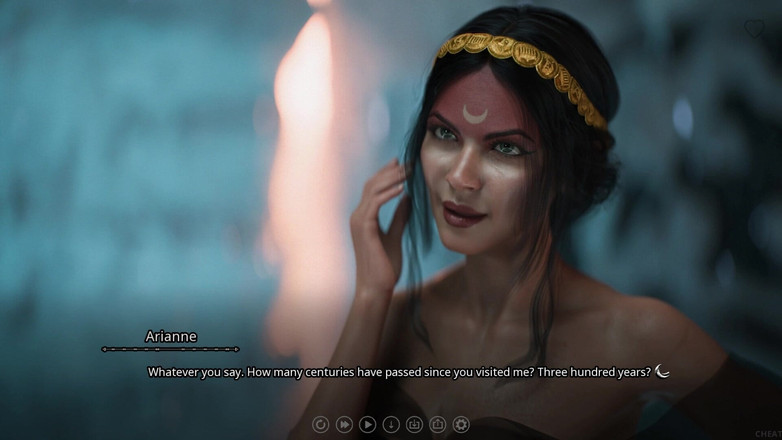Start auto-play with the triangle button
Image resolution: width=782 pixels, height=440 pixels.
tap(367, 425)
